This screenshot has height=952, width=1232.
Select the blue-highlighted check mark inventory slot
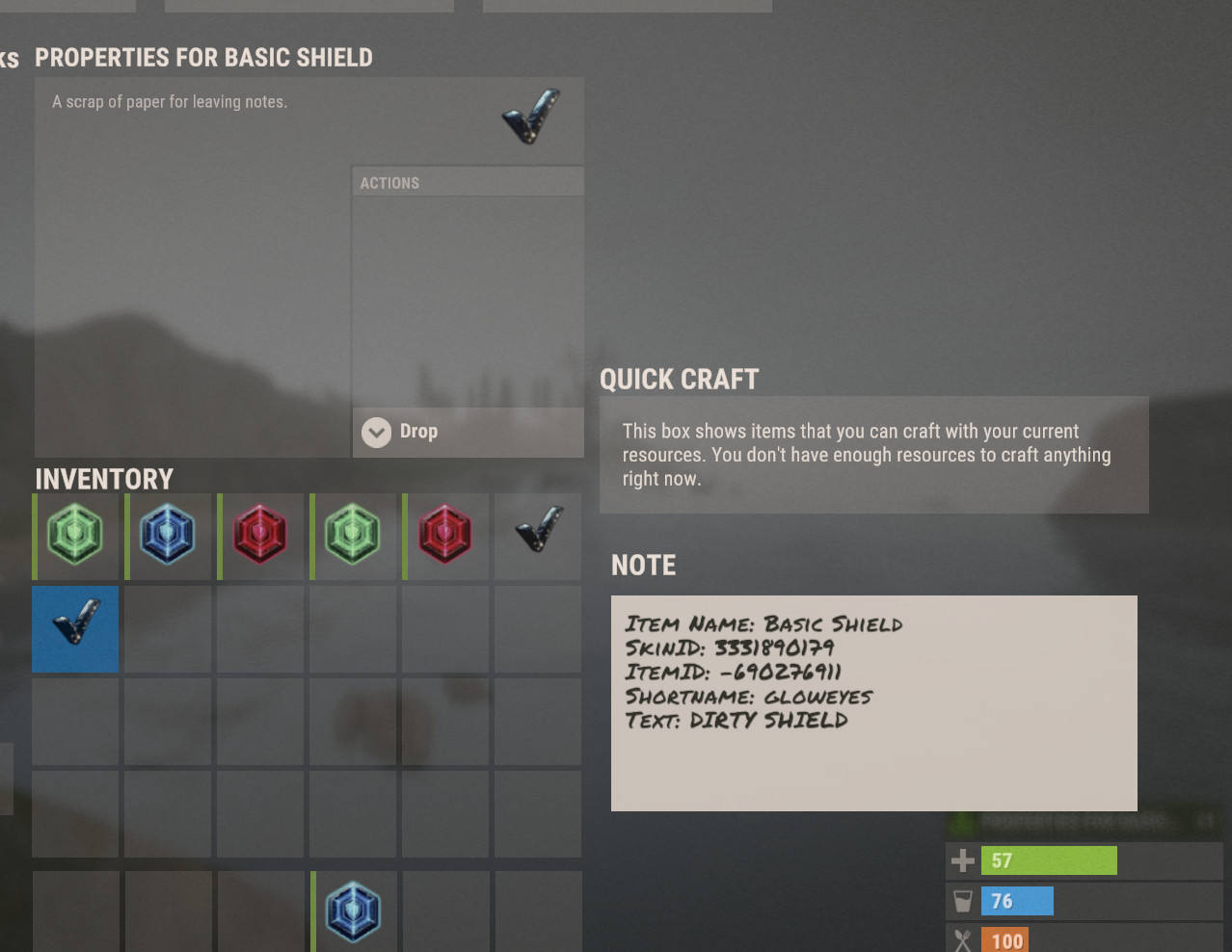[x=75, y=628]
